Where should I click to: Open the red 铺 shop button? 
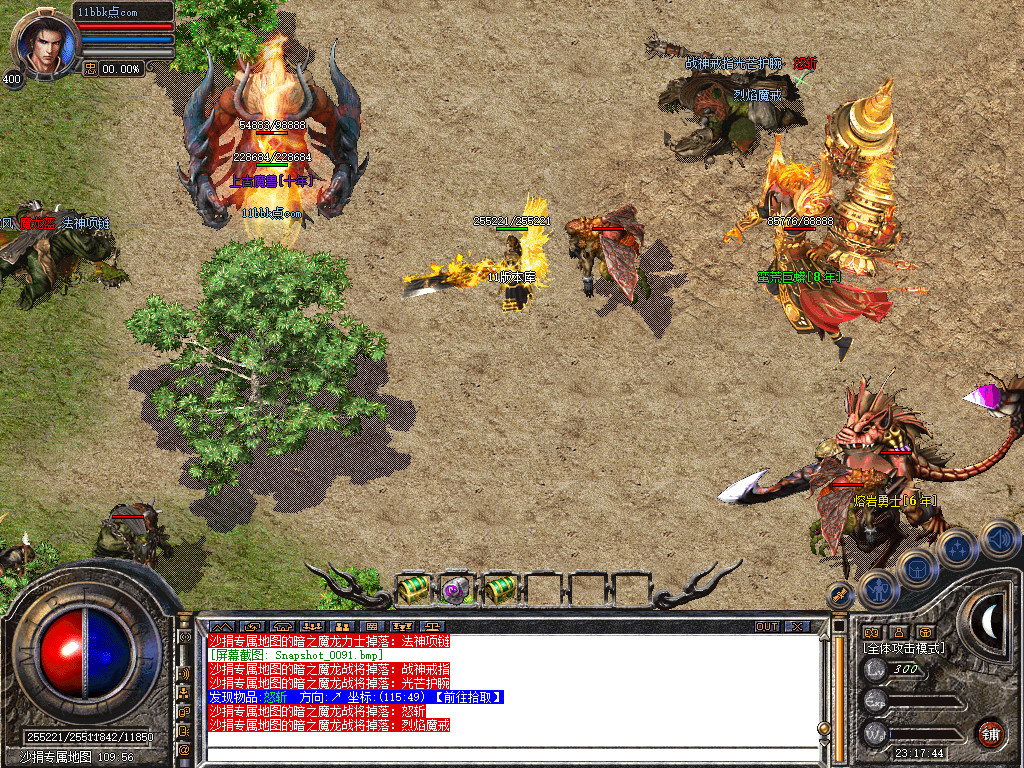[990, 733]
